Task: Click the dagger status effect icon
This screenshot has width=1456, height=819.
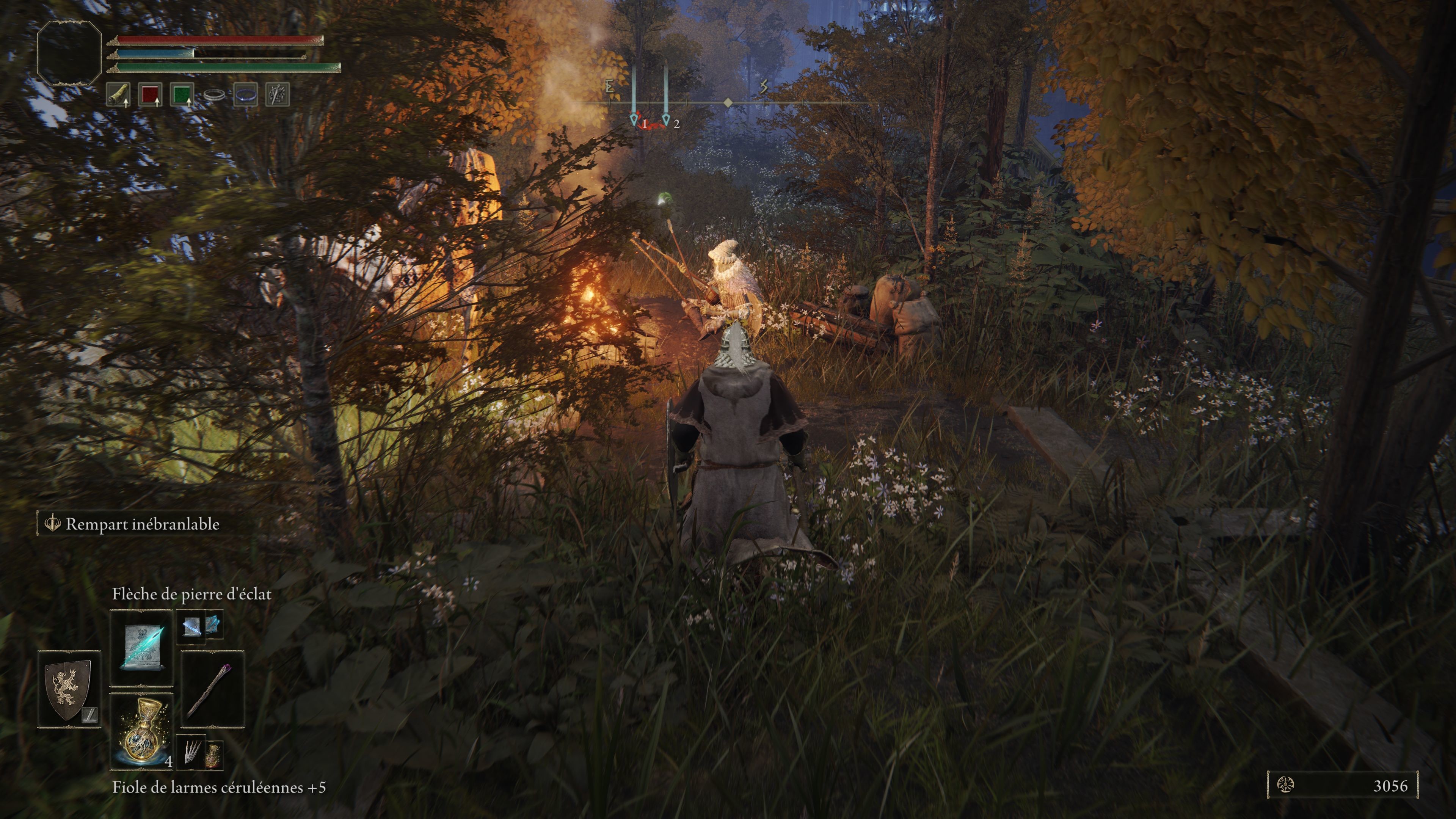Action: pyautogui.click(x=278, y=94)
